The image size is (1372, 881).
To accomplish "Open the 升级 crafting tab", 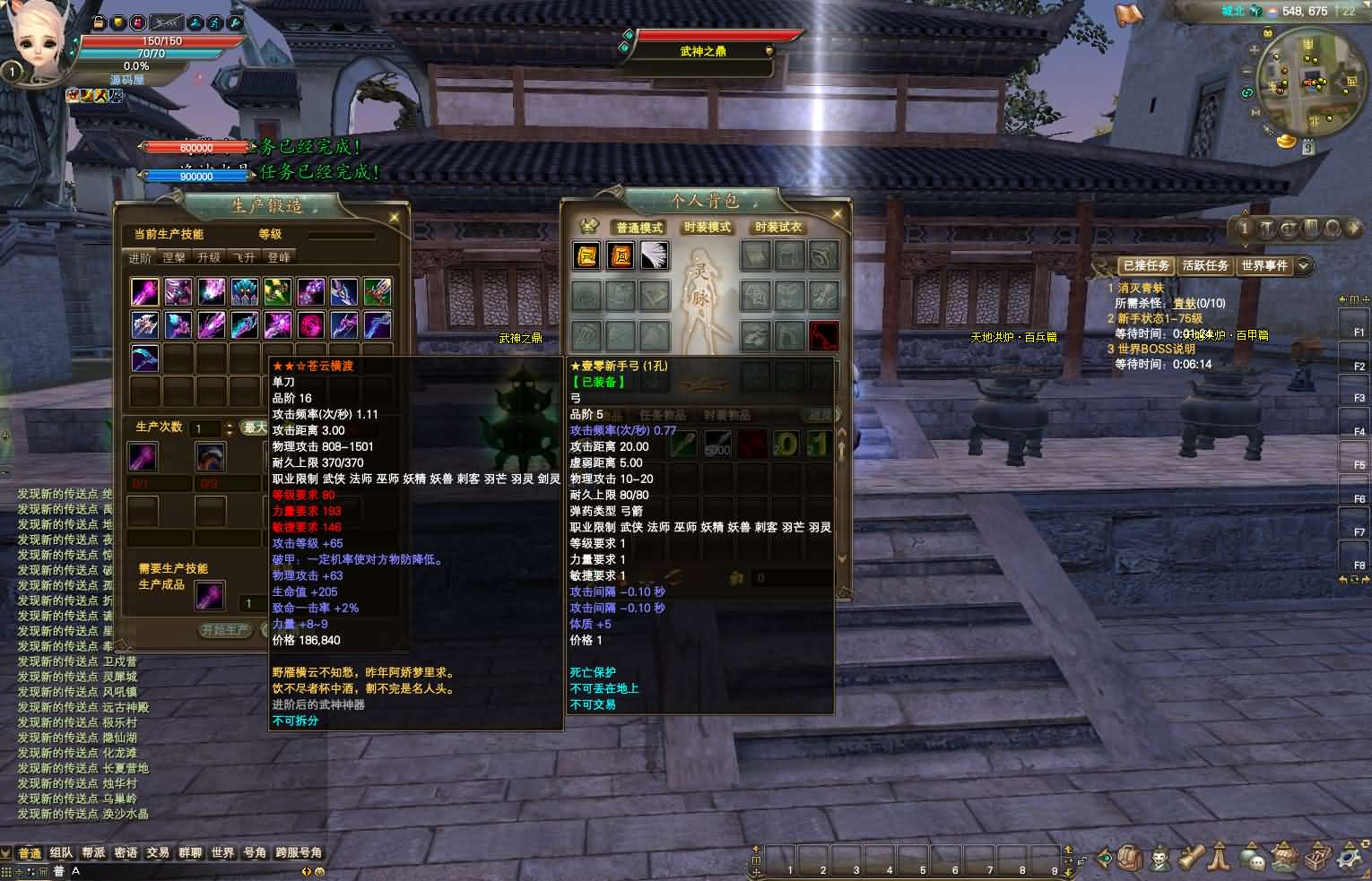I will pos(209,258).
